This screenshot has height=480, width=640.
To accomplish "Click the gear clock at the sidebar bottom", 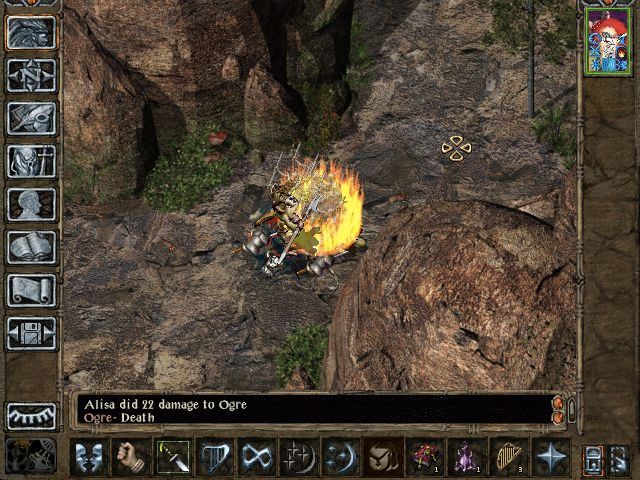I will click(x=30, y=456).
